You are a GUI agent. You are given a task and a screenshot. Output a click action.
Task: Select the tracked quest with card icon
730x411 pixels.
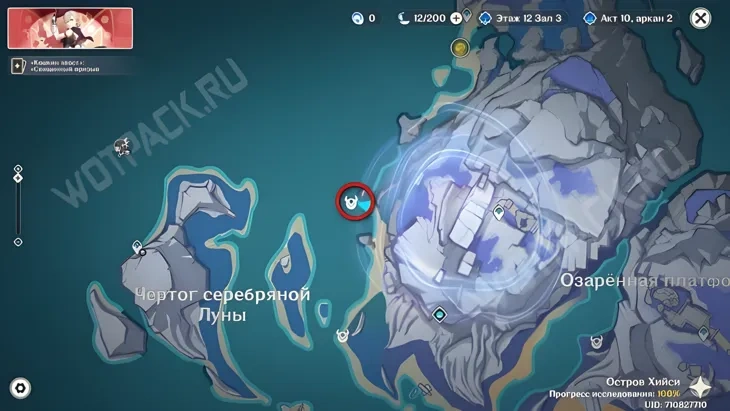[18, 65]
